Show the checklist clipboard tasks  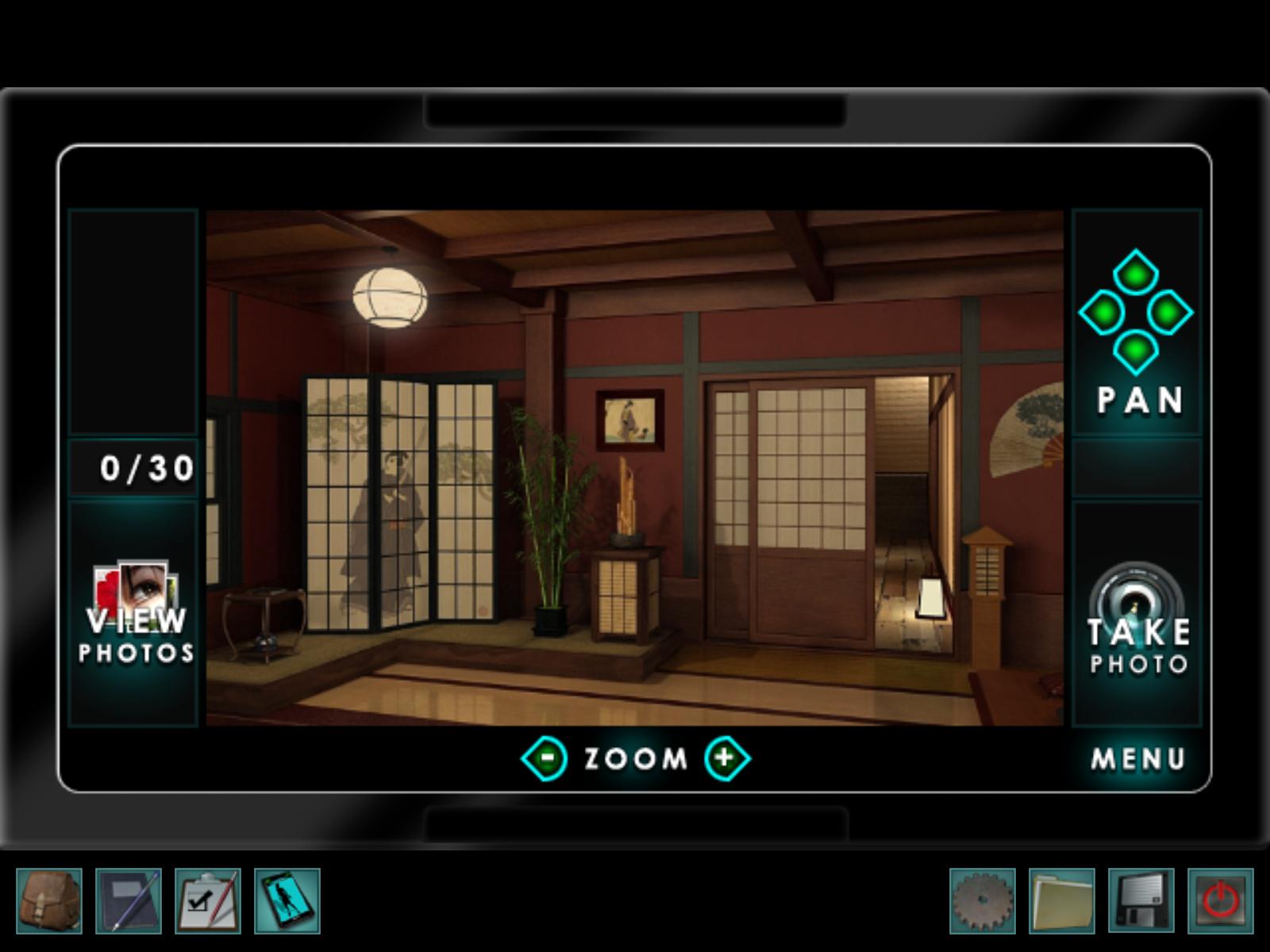click(208, 901)
